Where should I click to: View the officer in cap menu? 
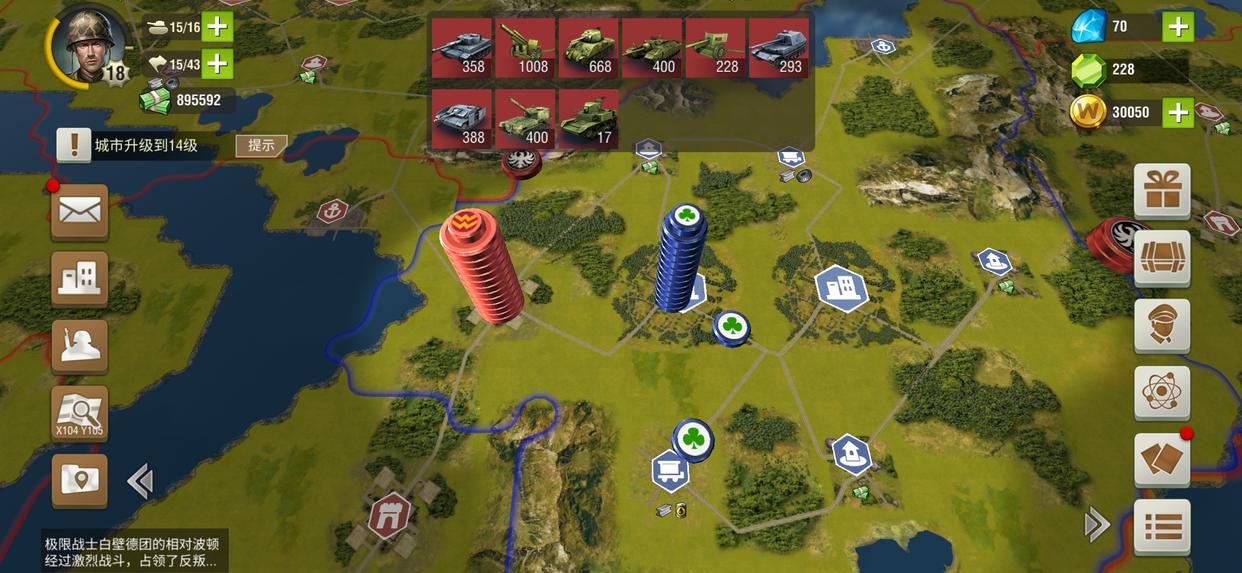[x=1162, y=326]
